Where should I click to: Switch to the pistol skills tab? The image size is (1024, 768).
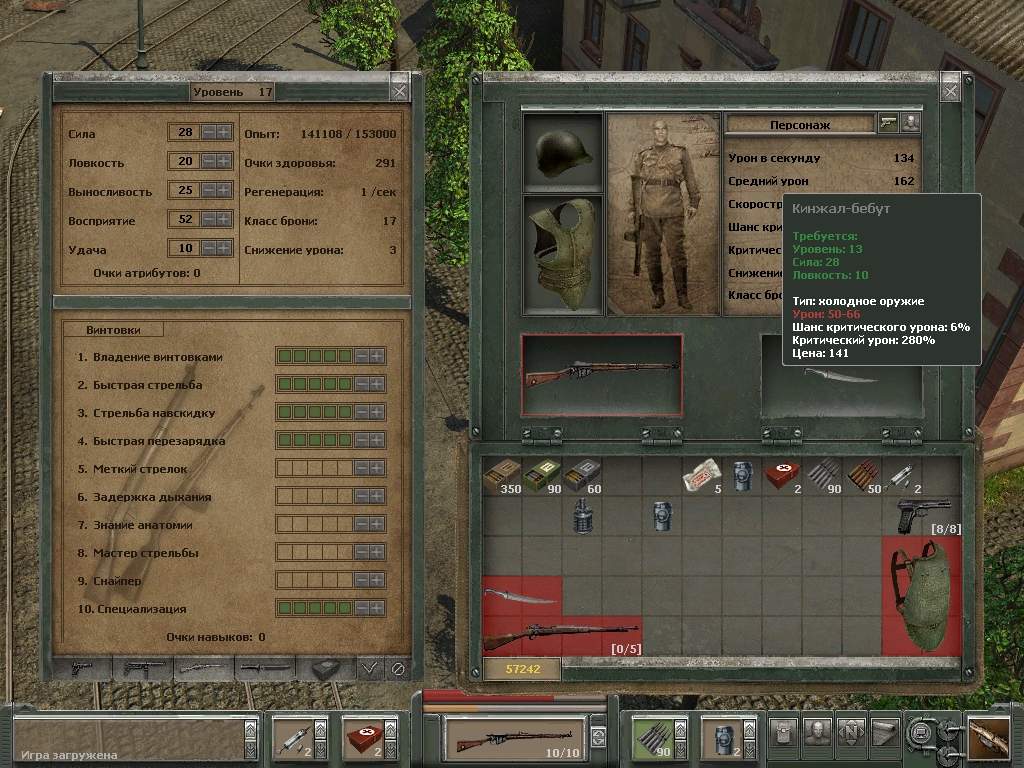coord(82,668)
